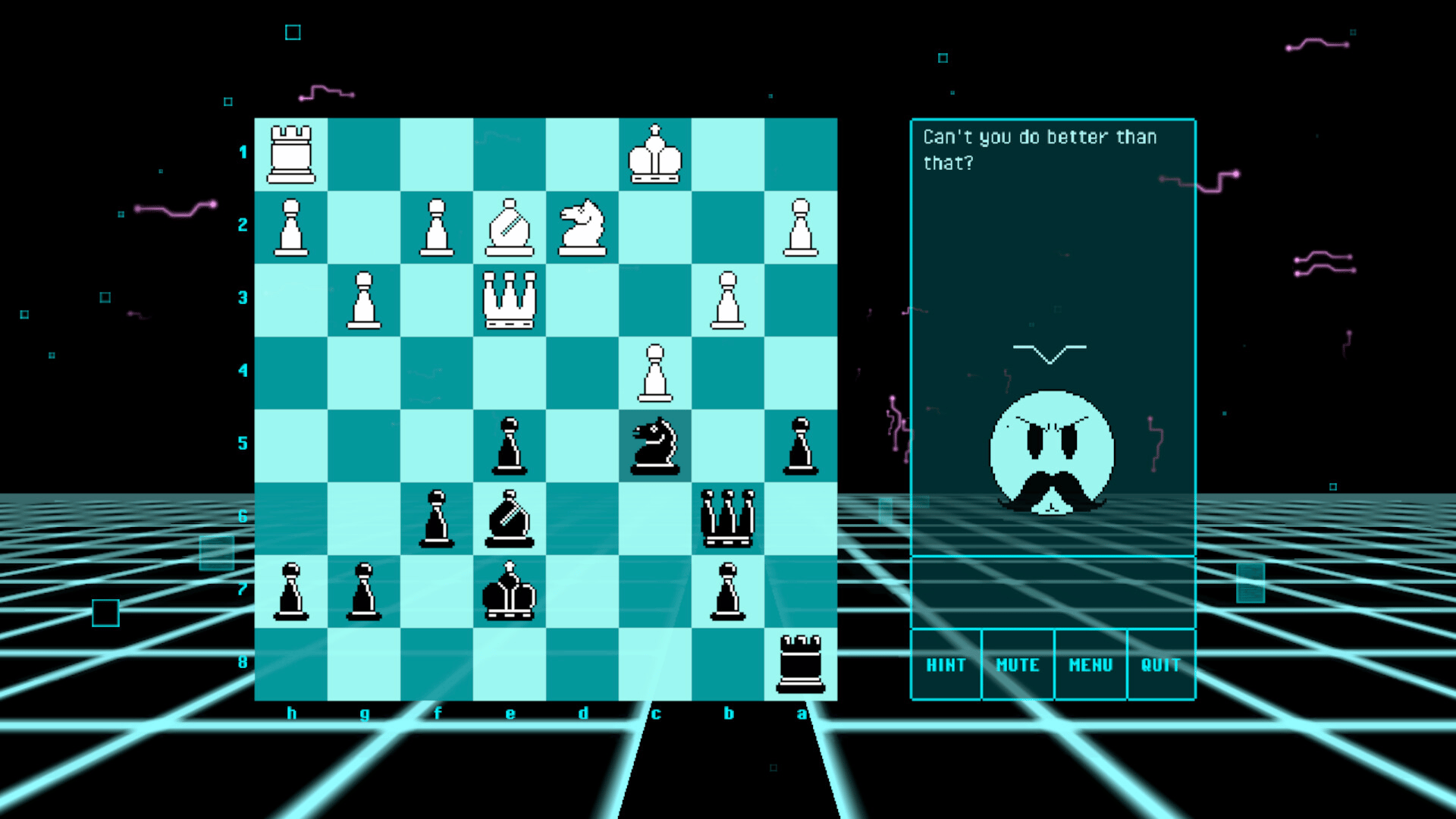The image size is (1456, 819).
Task: Open the game MENU
Action: pos(1090,665)
